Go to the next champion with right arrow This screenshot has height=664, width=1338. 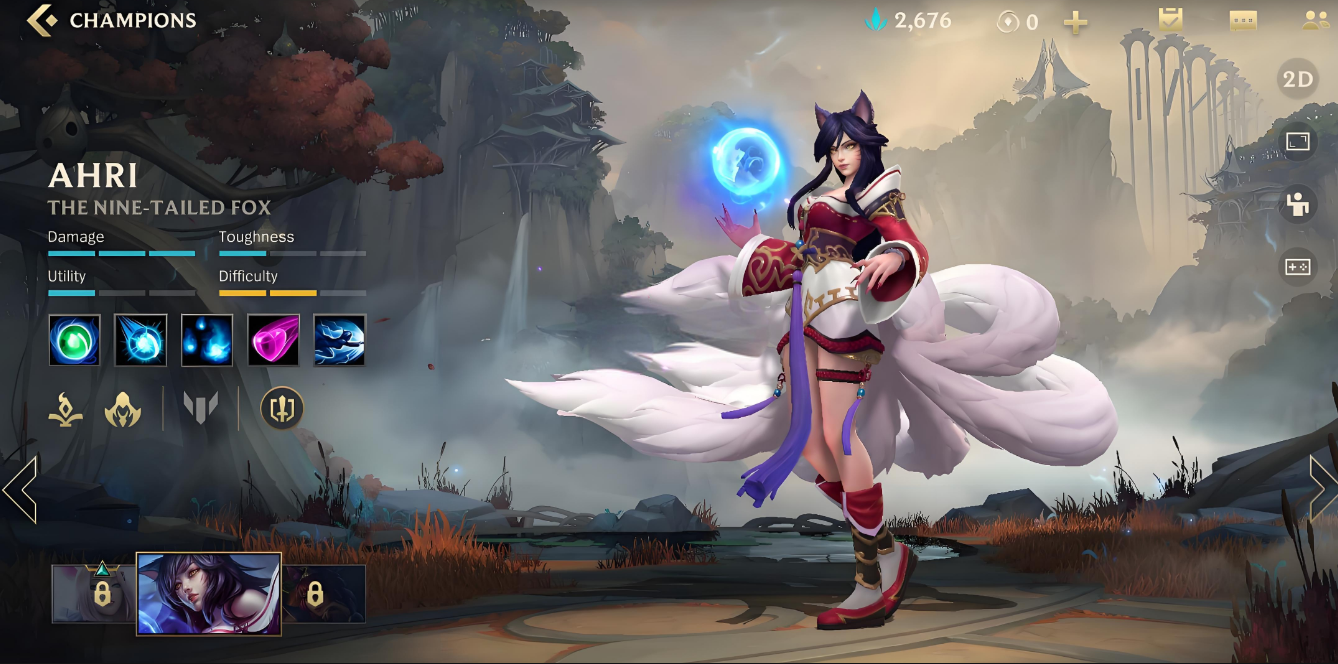pos(1322,489)
